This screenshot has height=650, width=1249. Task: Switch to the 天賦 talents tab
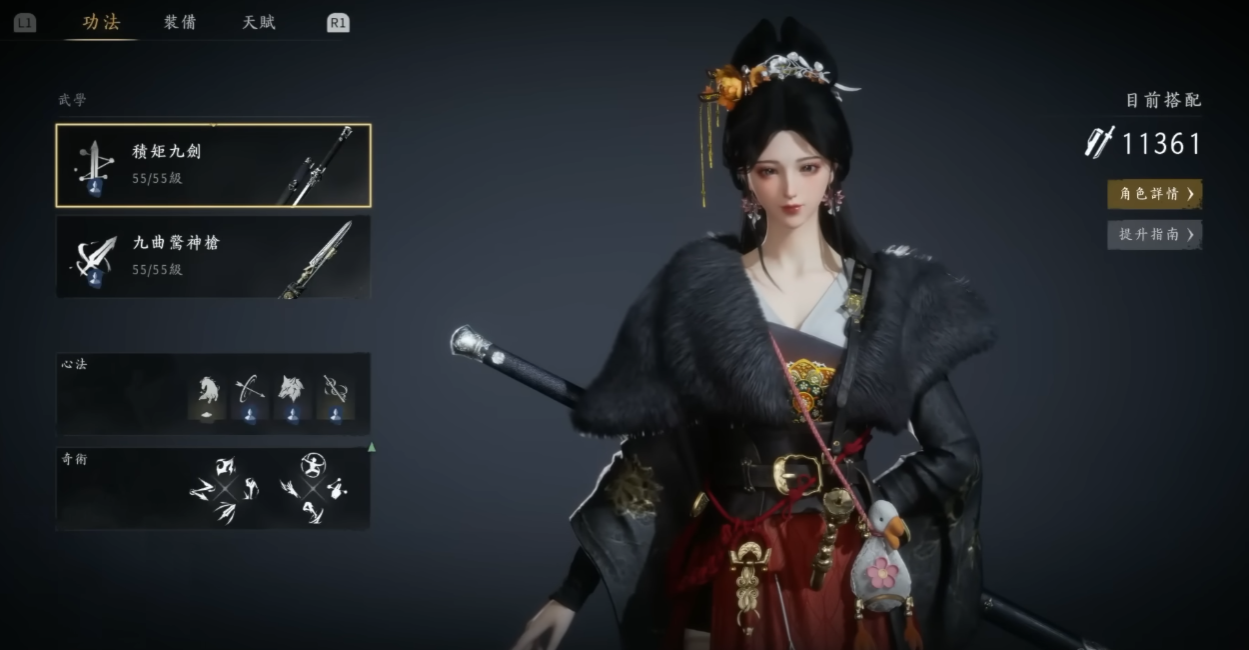(x=258, y=23)
